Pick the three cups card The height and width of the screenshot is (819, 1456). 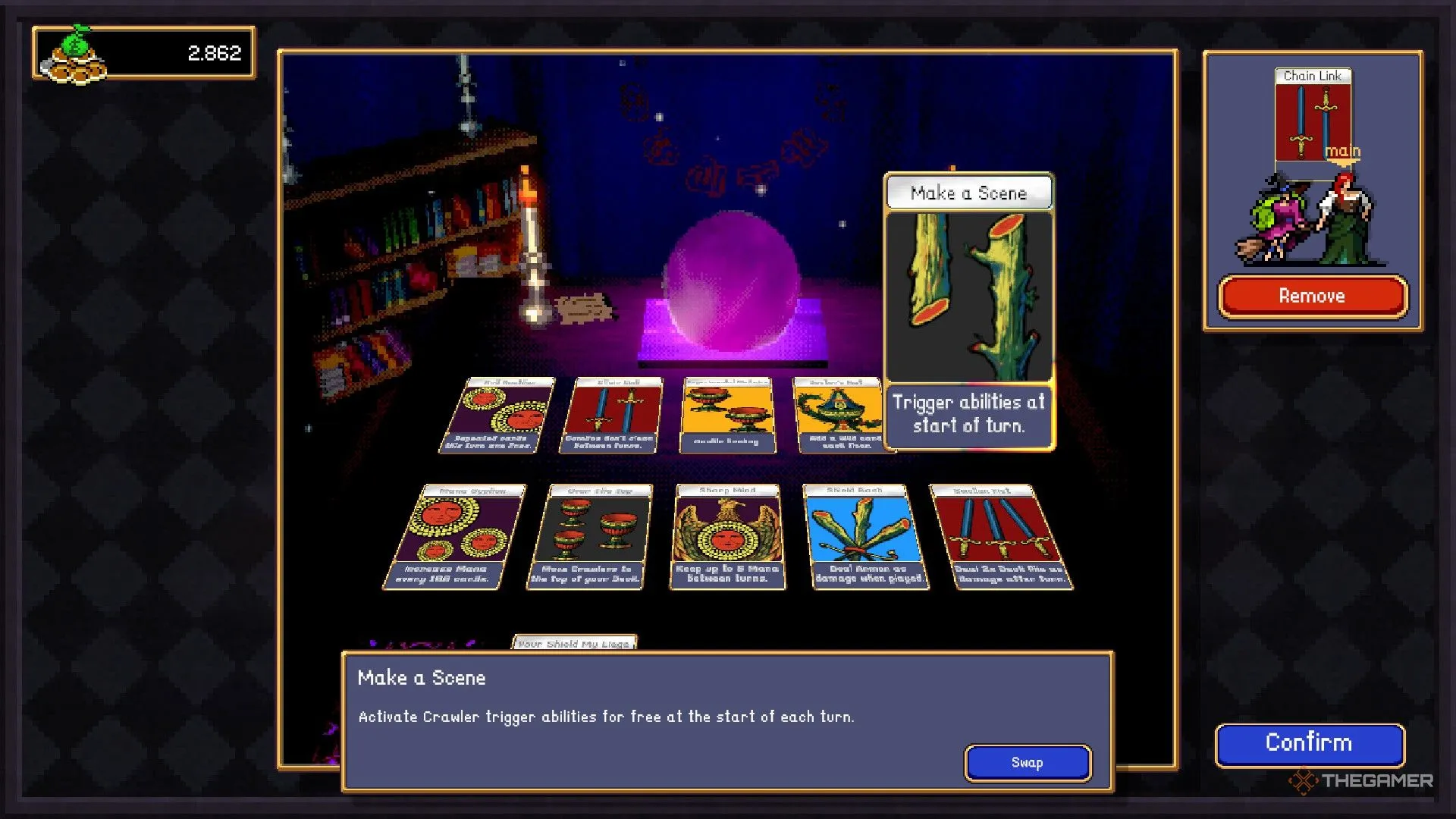pos(588,536)
